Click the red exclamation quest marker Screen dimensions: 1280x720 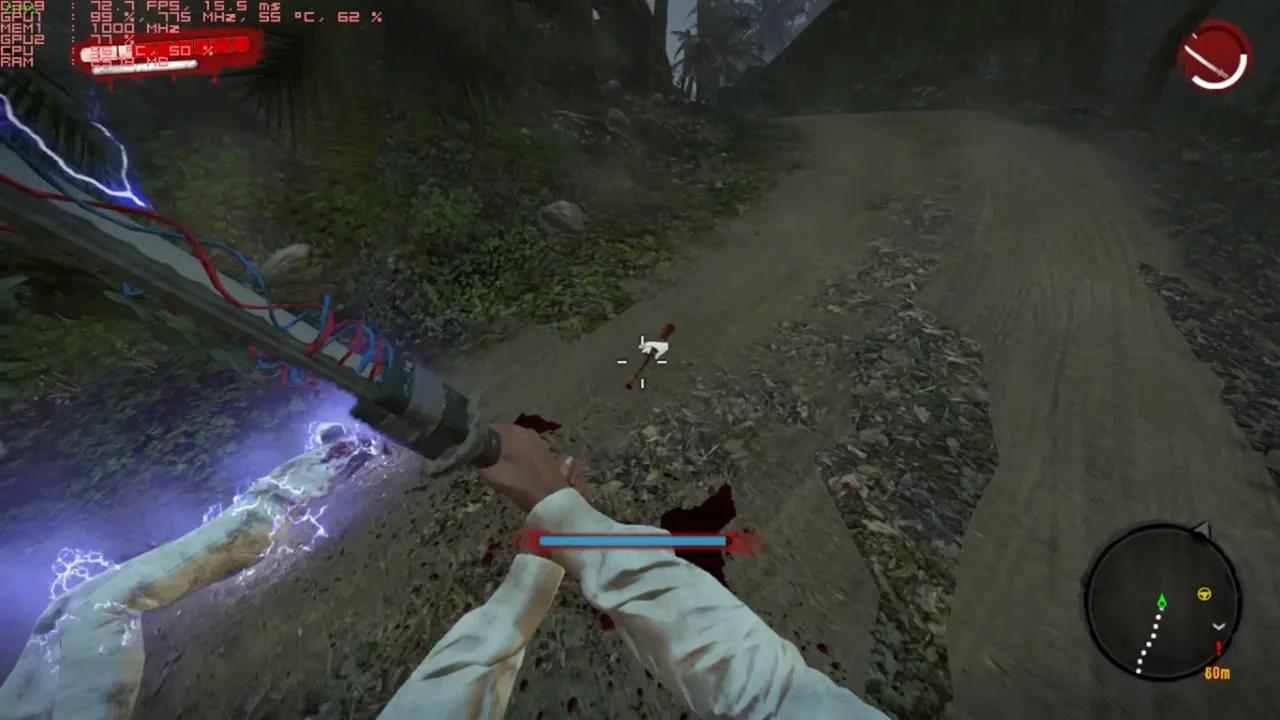pyautogui.click(x=1218, y=648)
